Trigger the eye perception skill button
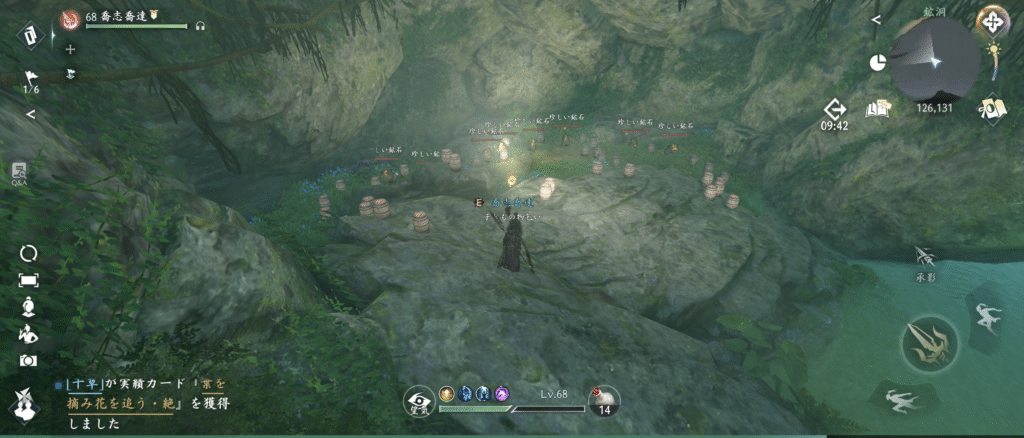 pyautogui.click(x=418, y=402)
